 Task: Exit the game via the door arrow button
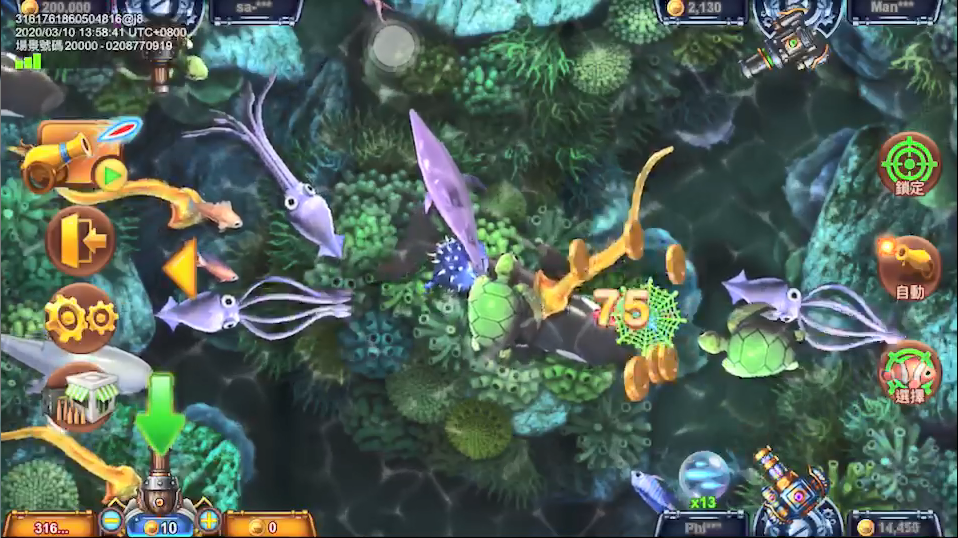point(80,240)
